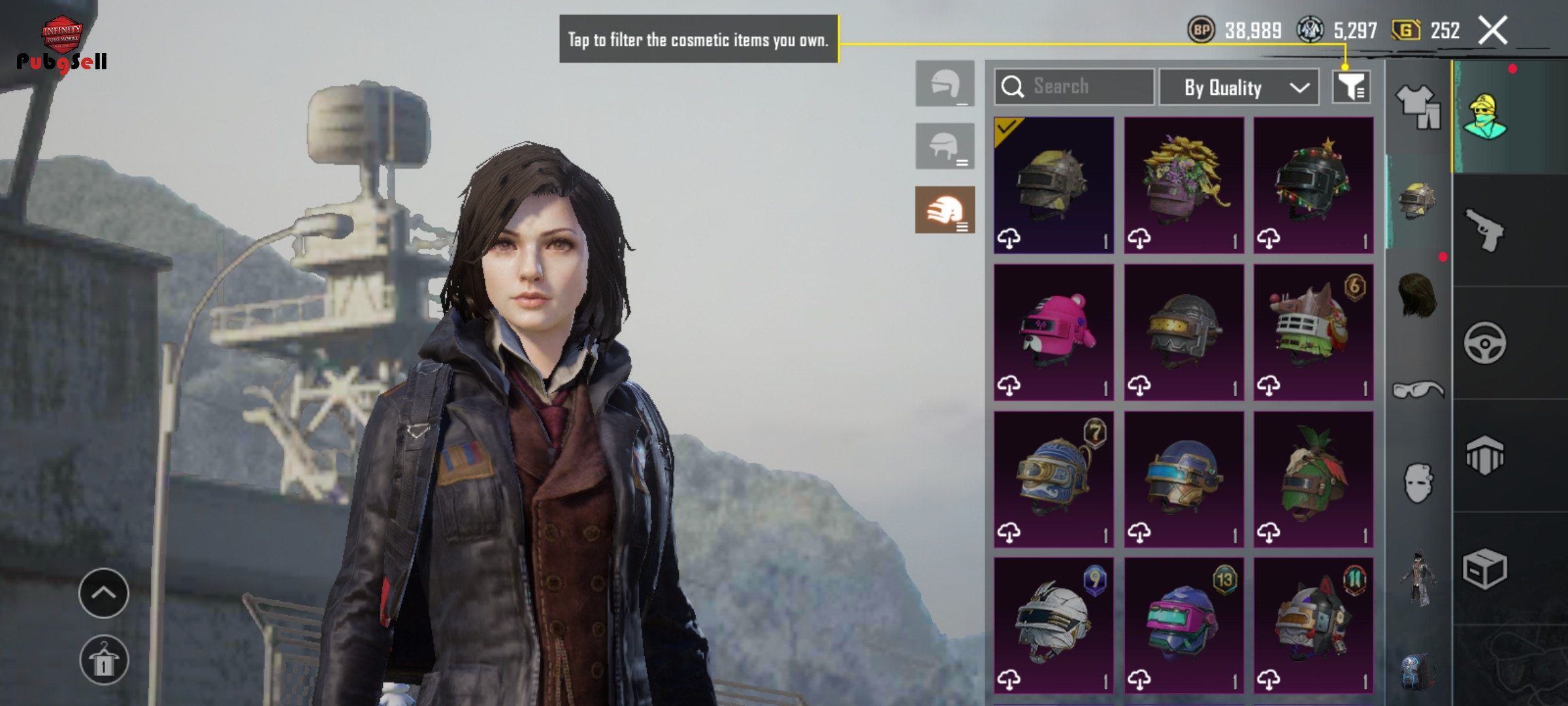Choose the banana and grape helmet skin

coord(1184,185)
